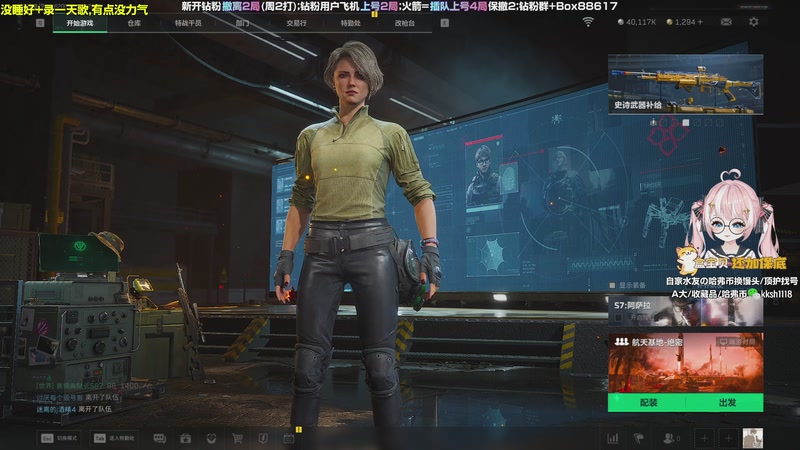Image resolution: width=800 pixels, height=450 pixels.
Task: Click the green 出发 deploy button
Action: click(x=727, y=403)
